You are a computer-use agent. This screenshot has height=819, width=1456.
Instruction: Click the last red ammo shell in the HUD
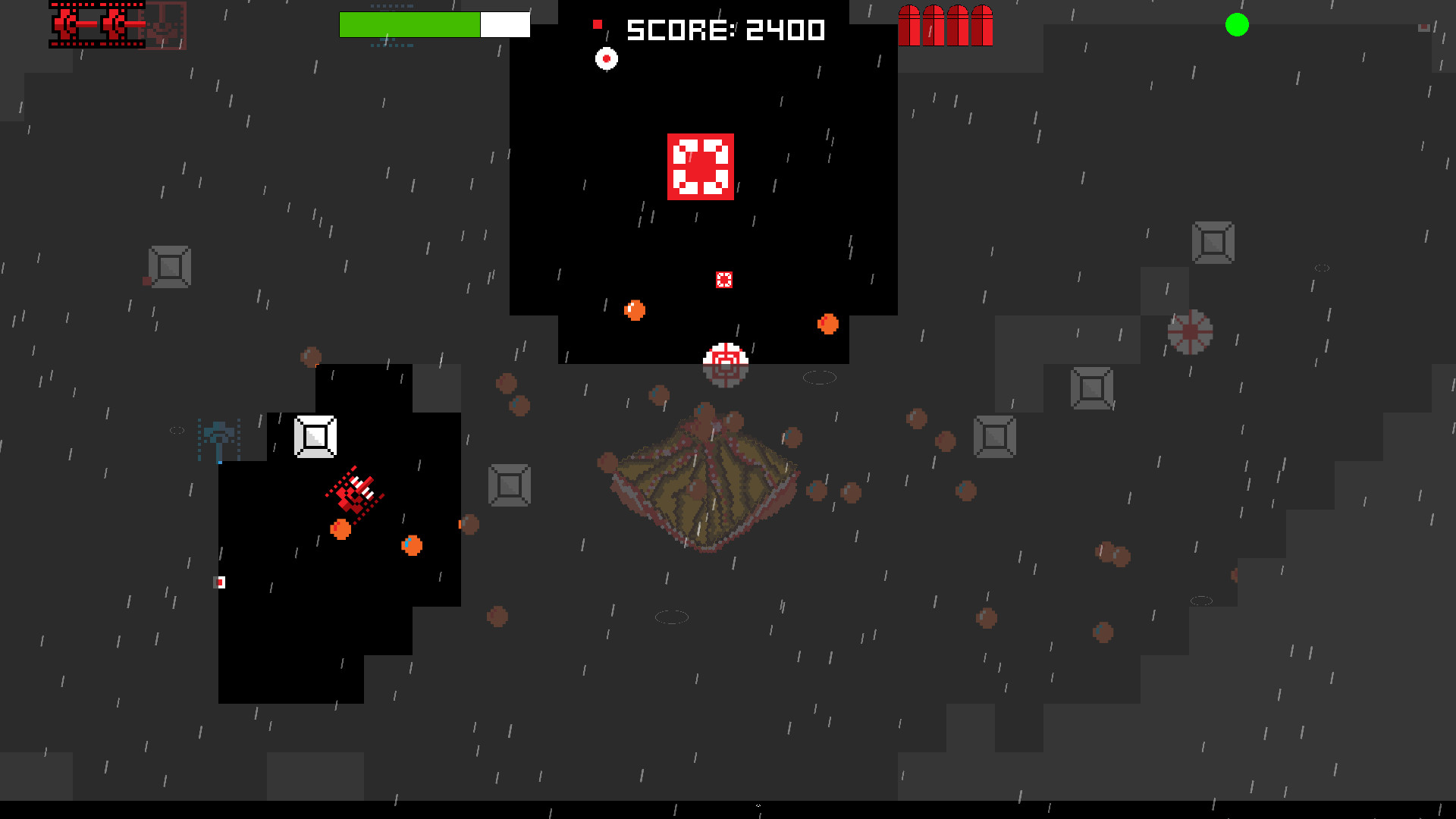pyautogui.click(x=984, y=24)
